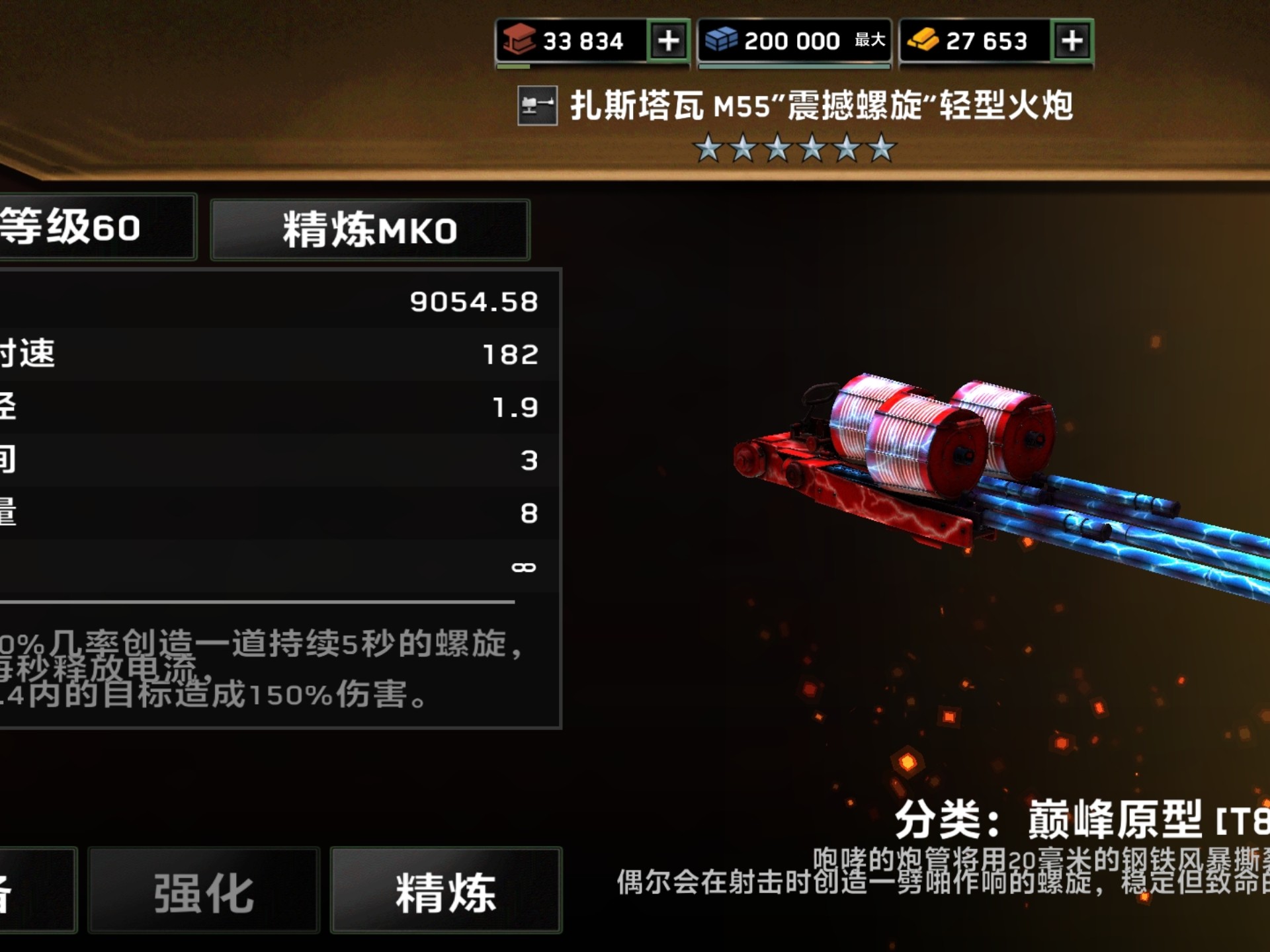Open the 精炼 refine button

click(446, 891)
